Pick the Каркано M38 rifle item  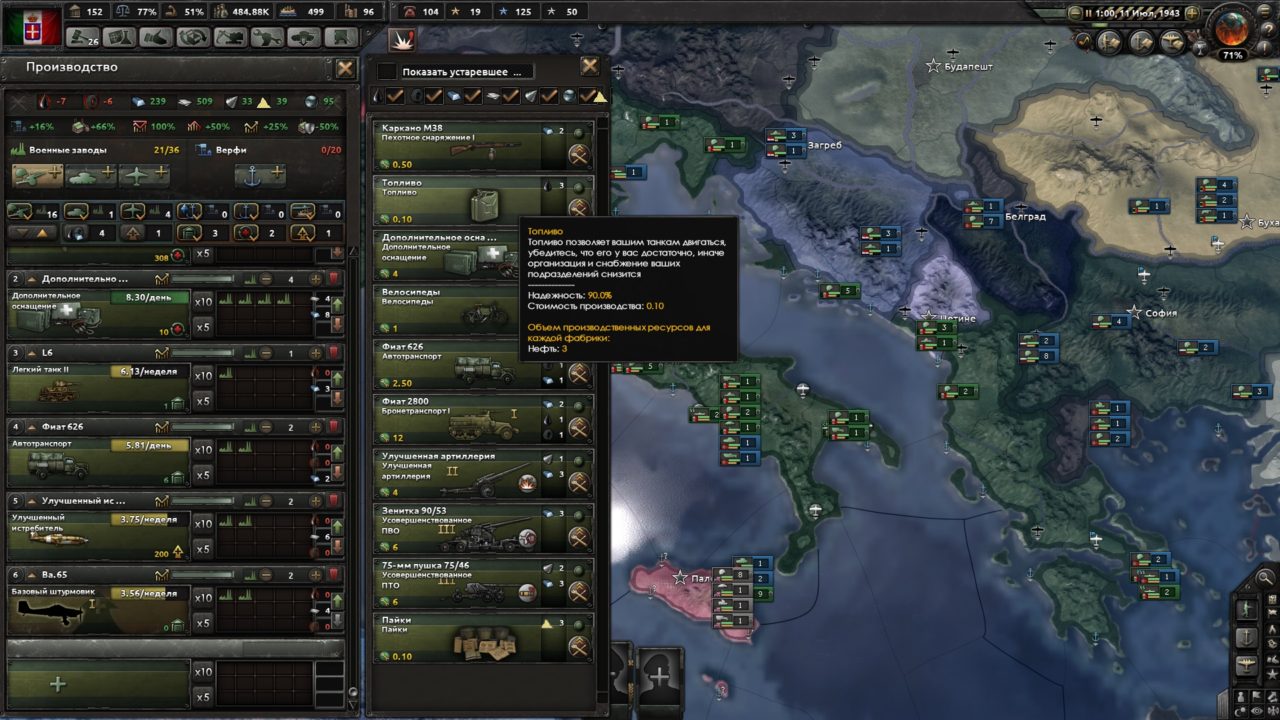(449, 143)
